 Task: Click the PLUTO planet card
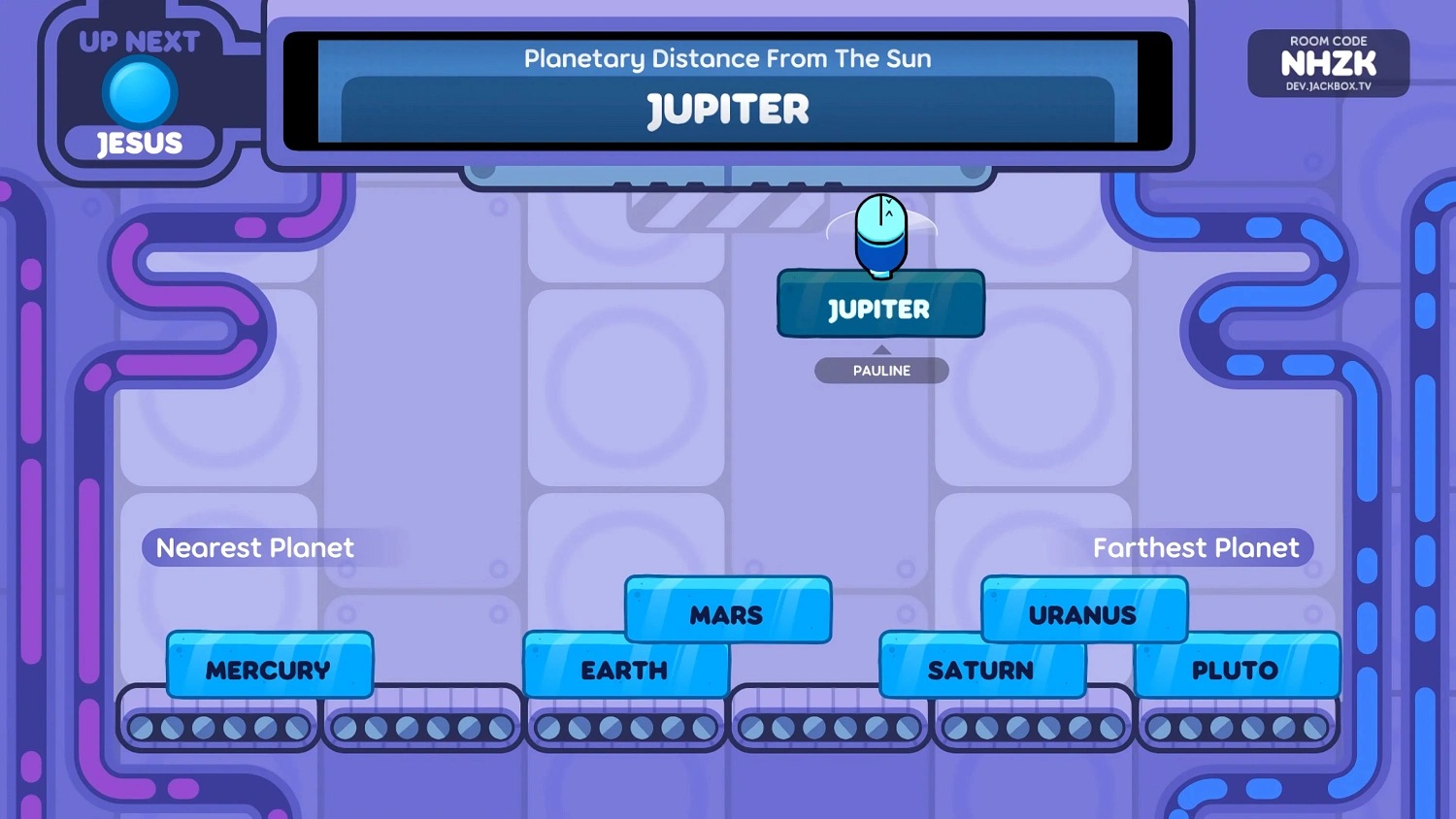[x=1236, y=669]
